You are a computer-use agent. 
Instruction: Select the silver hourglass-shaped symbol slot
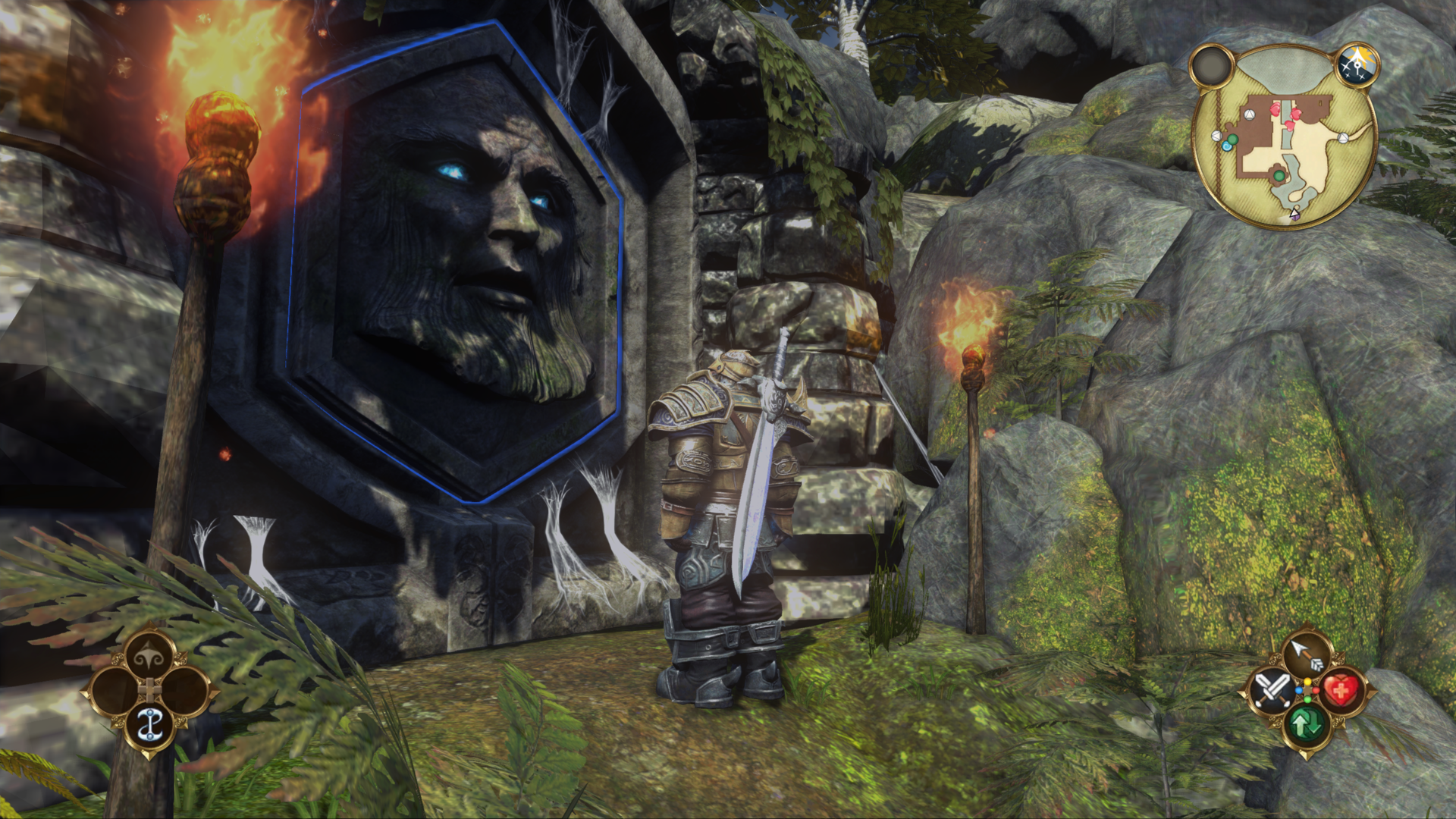pos(150,724)
